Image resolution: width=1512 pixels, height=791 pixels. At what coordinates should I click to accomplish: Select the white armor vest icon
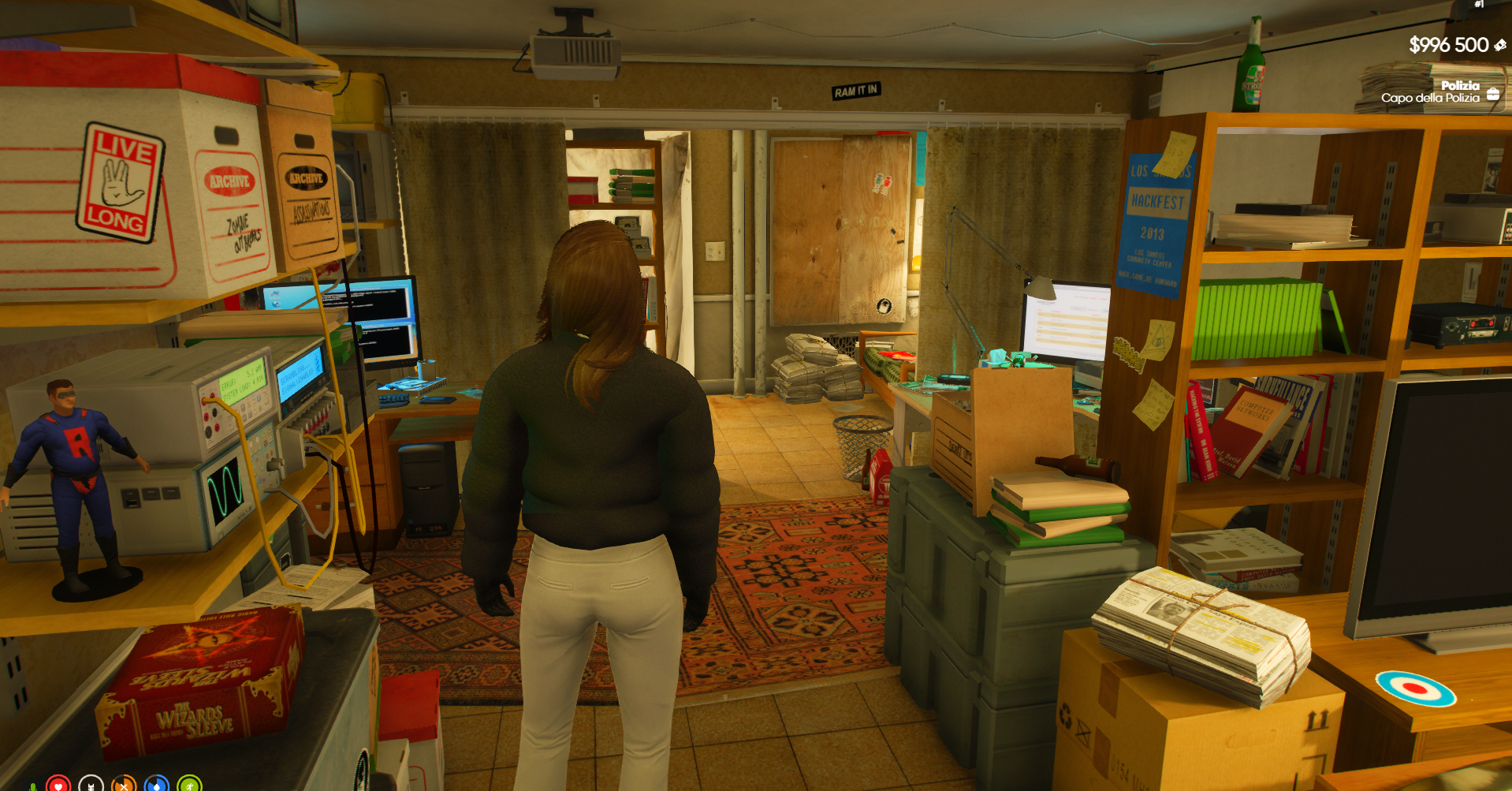[x=91, y=785]
